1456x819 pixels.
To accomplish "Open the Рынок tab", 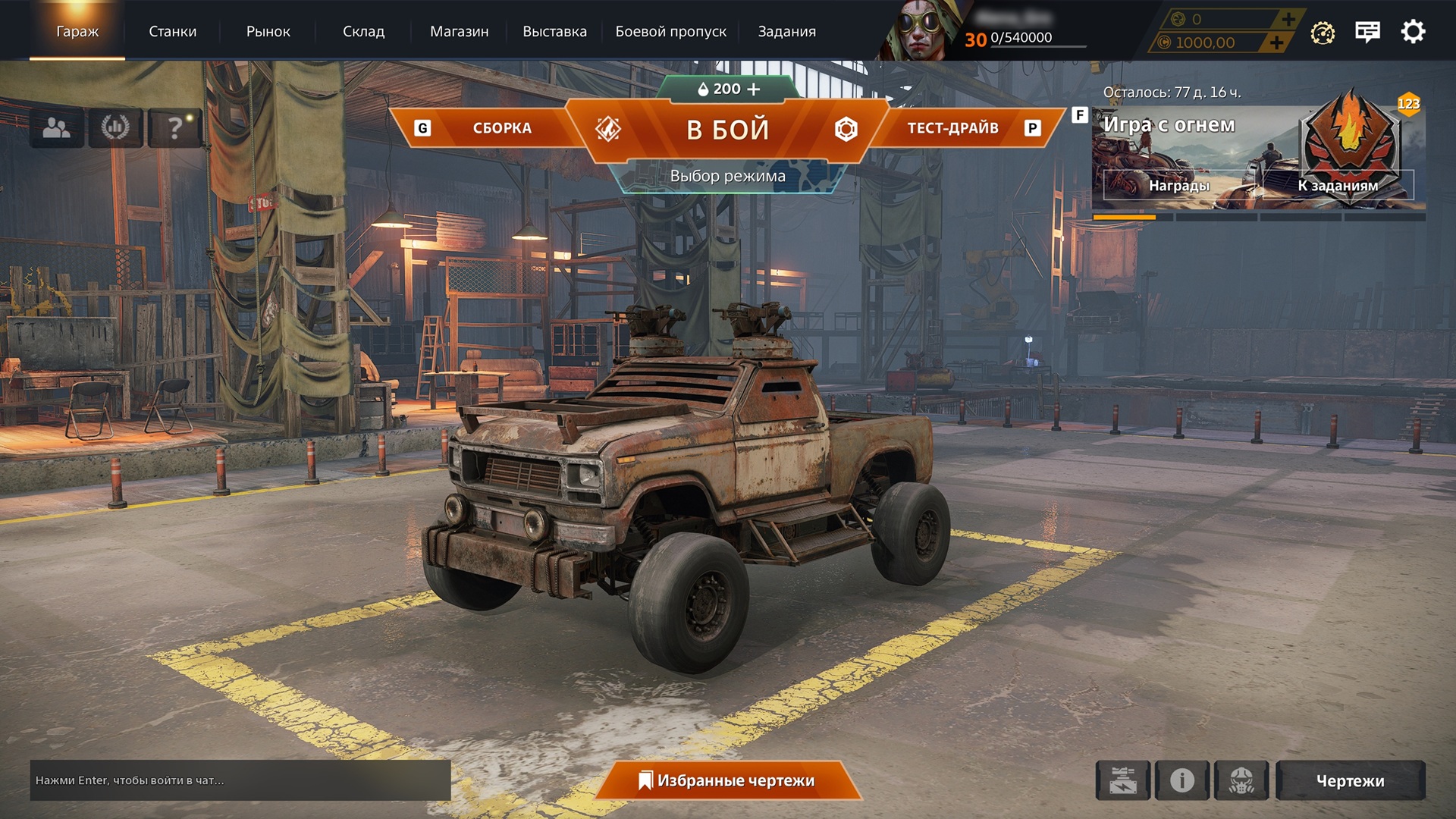I will click(x=268, y=32).
